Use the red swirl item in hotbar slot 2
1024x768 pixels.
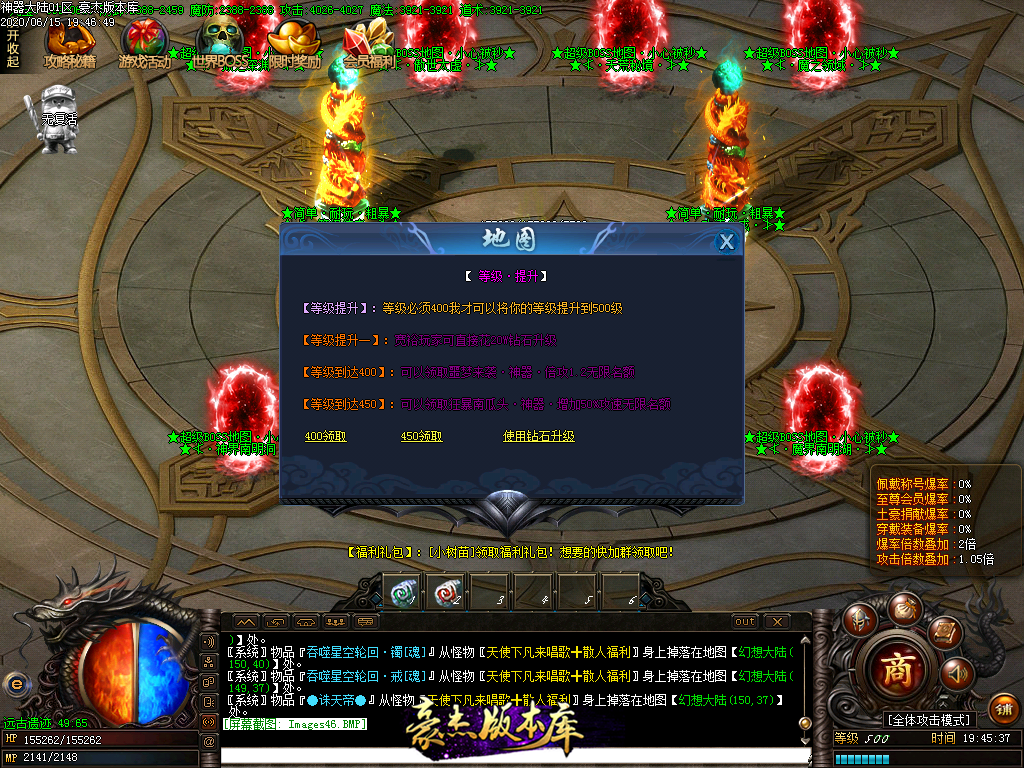coord(444,592)
